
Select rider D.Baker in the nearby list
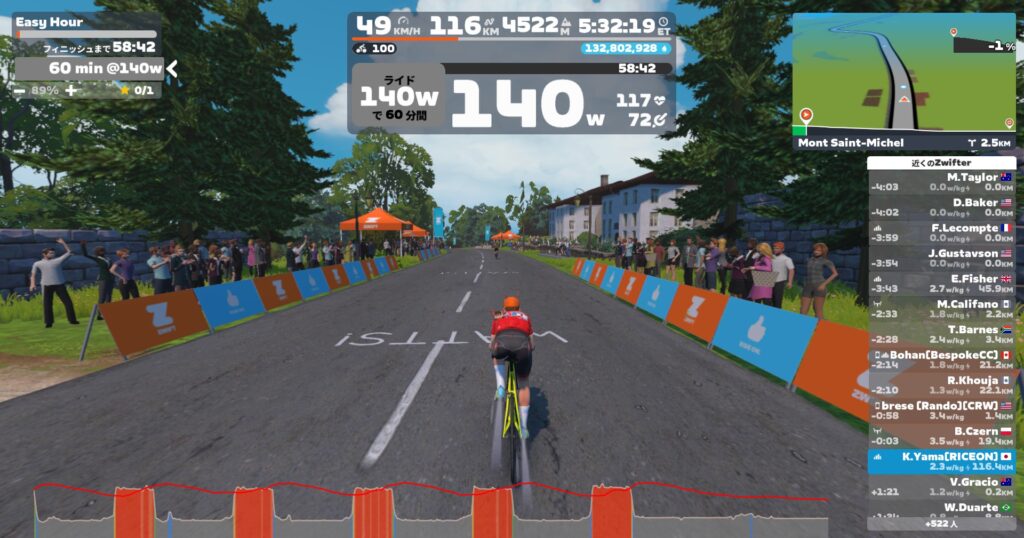[941, 206]
